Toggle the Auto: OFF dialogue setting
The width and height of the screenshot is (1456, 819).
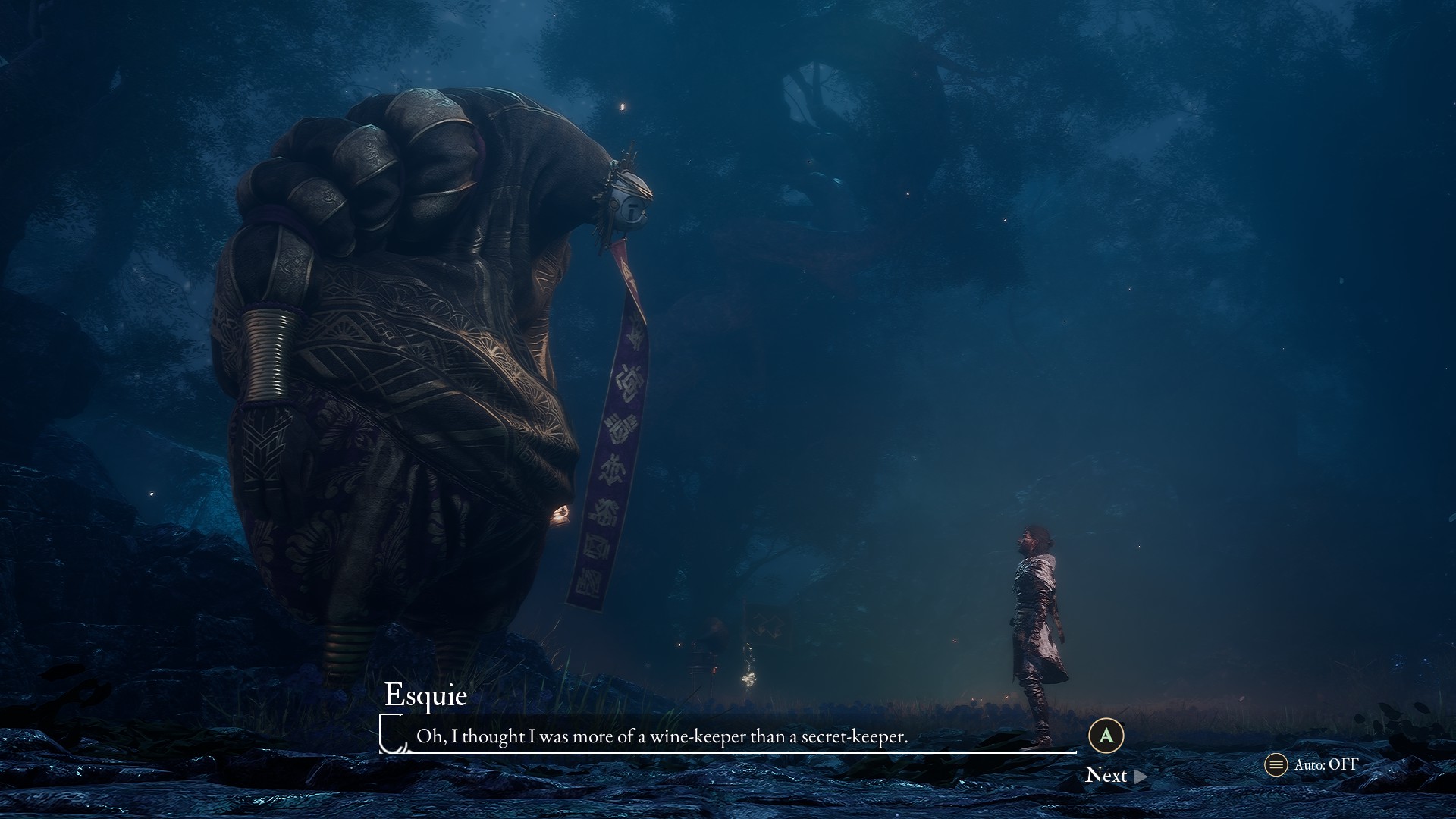1313,764
